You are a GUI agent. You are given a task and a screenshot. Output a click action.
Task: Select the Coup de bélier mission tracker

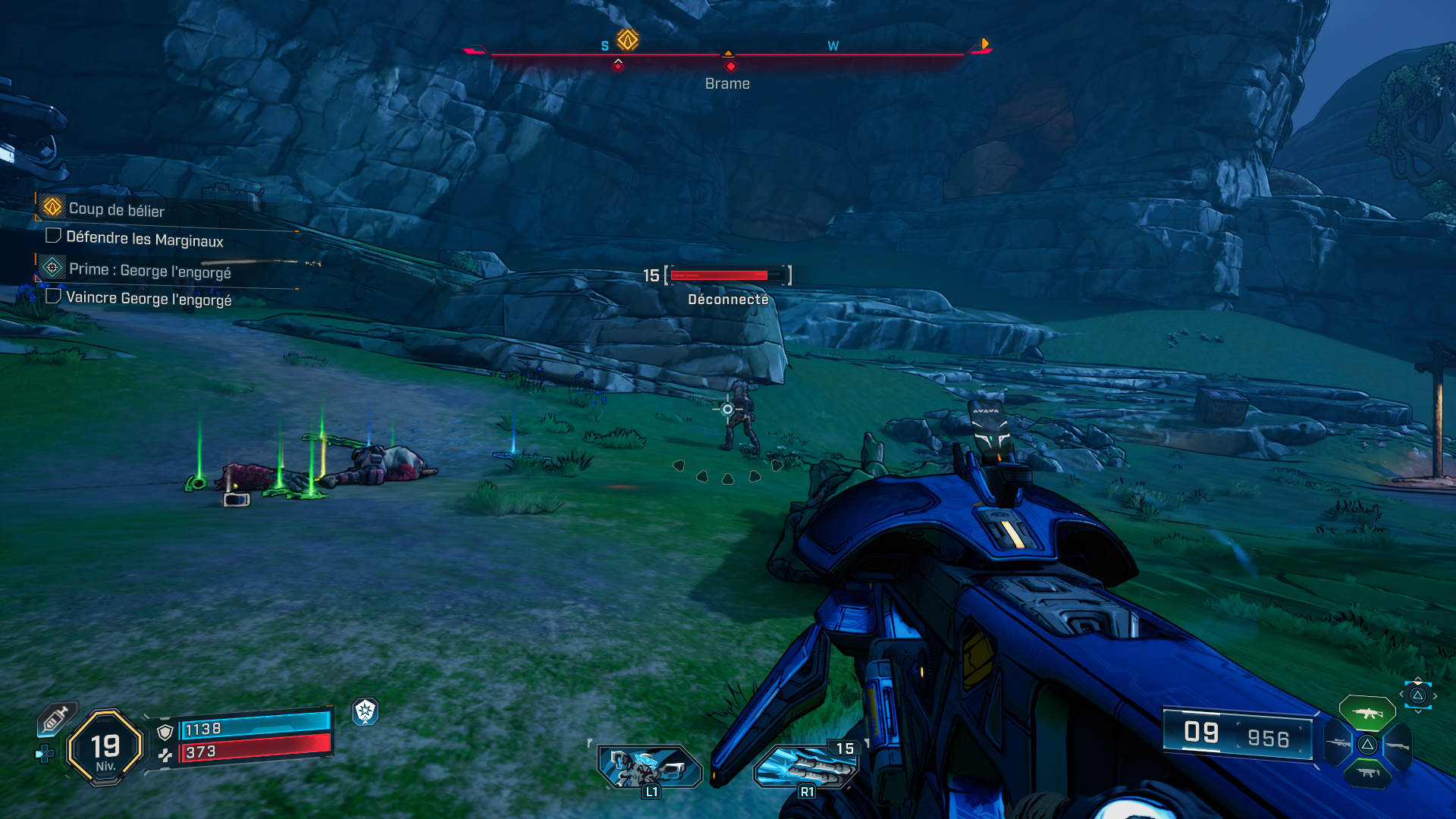click(x=116, y=209)
